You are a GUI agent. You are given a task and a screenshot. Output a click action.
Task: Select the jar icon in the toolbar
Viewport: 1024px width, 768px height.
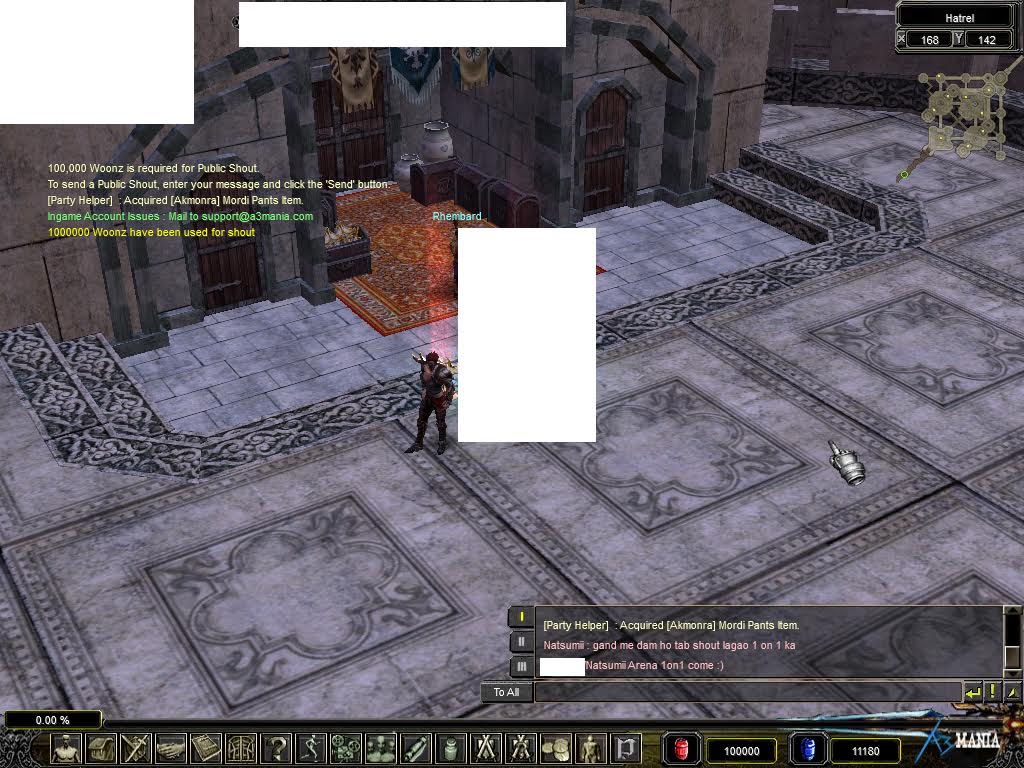coord(451,748)
